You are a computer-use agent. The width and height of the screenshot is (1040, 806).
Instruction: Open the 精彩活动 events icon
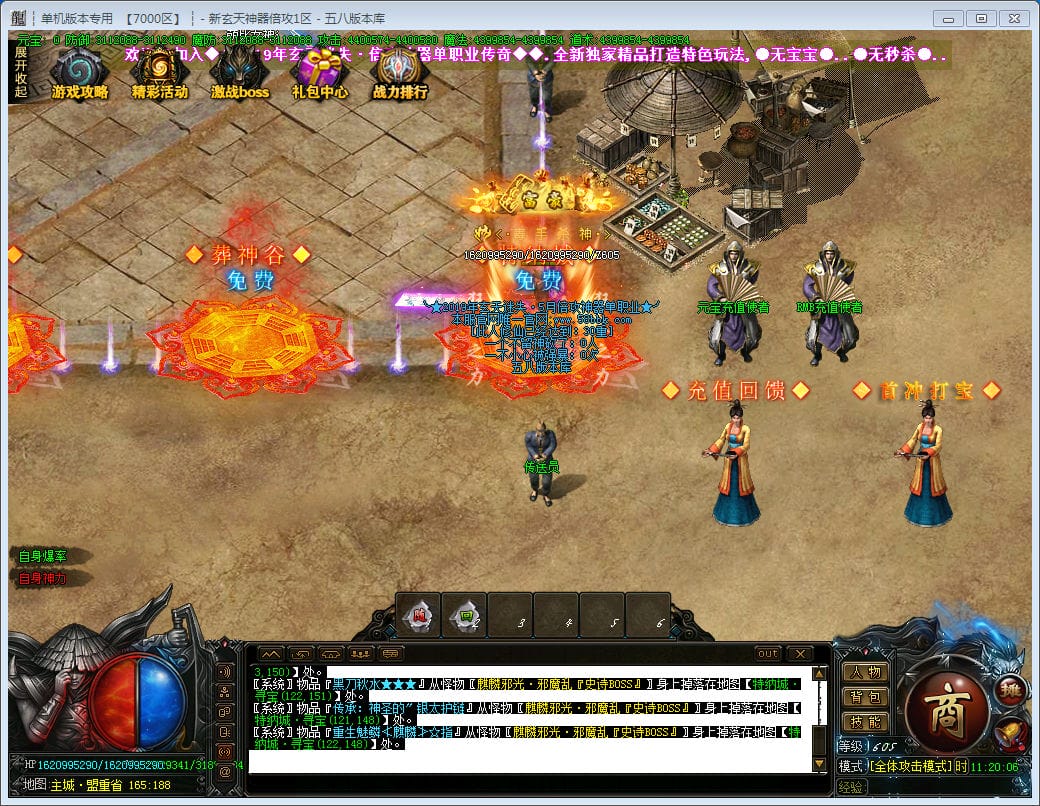click(159, 73)
